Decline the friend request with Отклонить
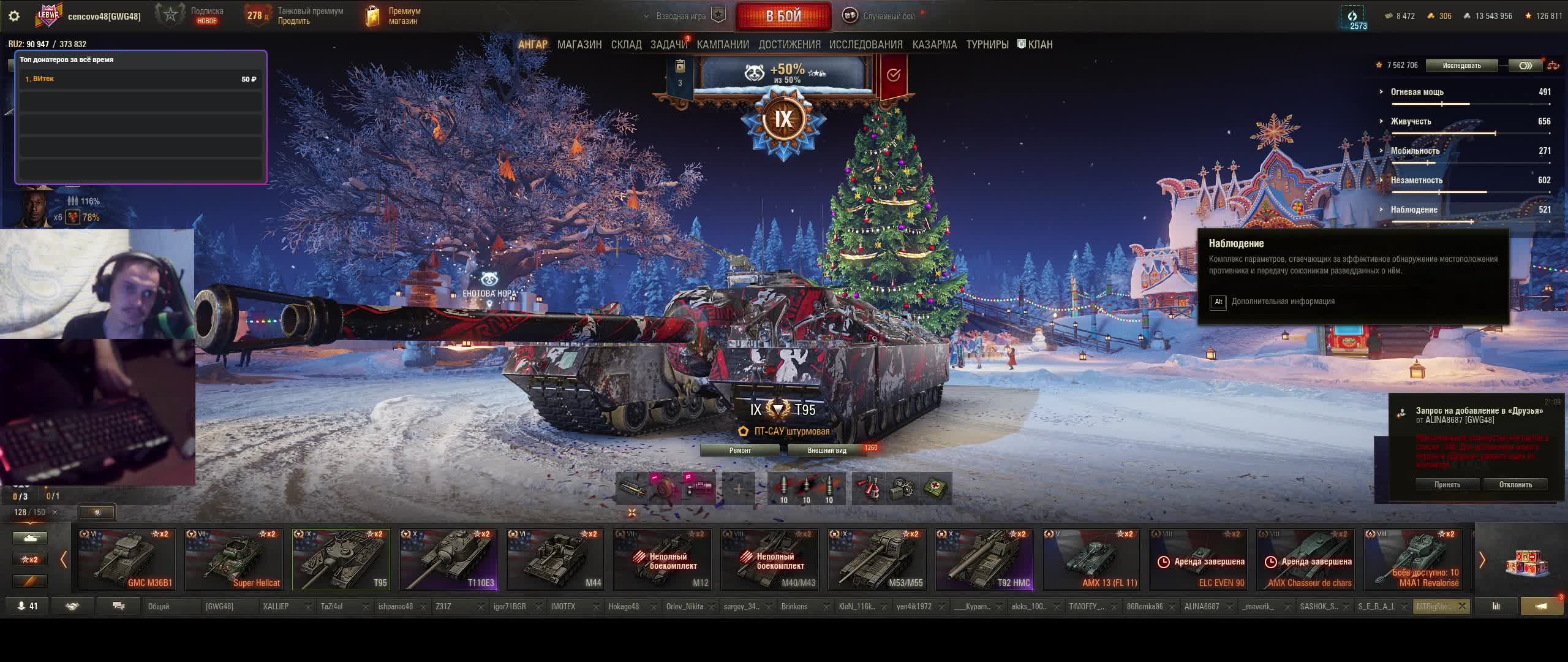 click(1515, 485)
